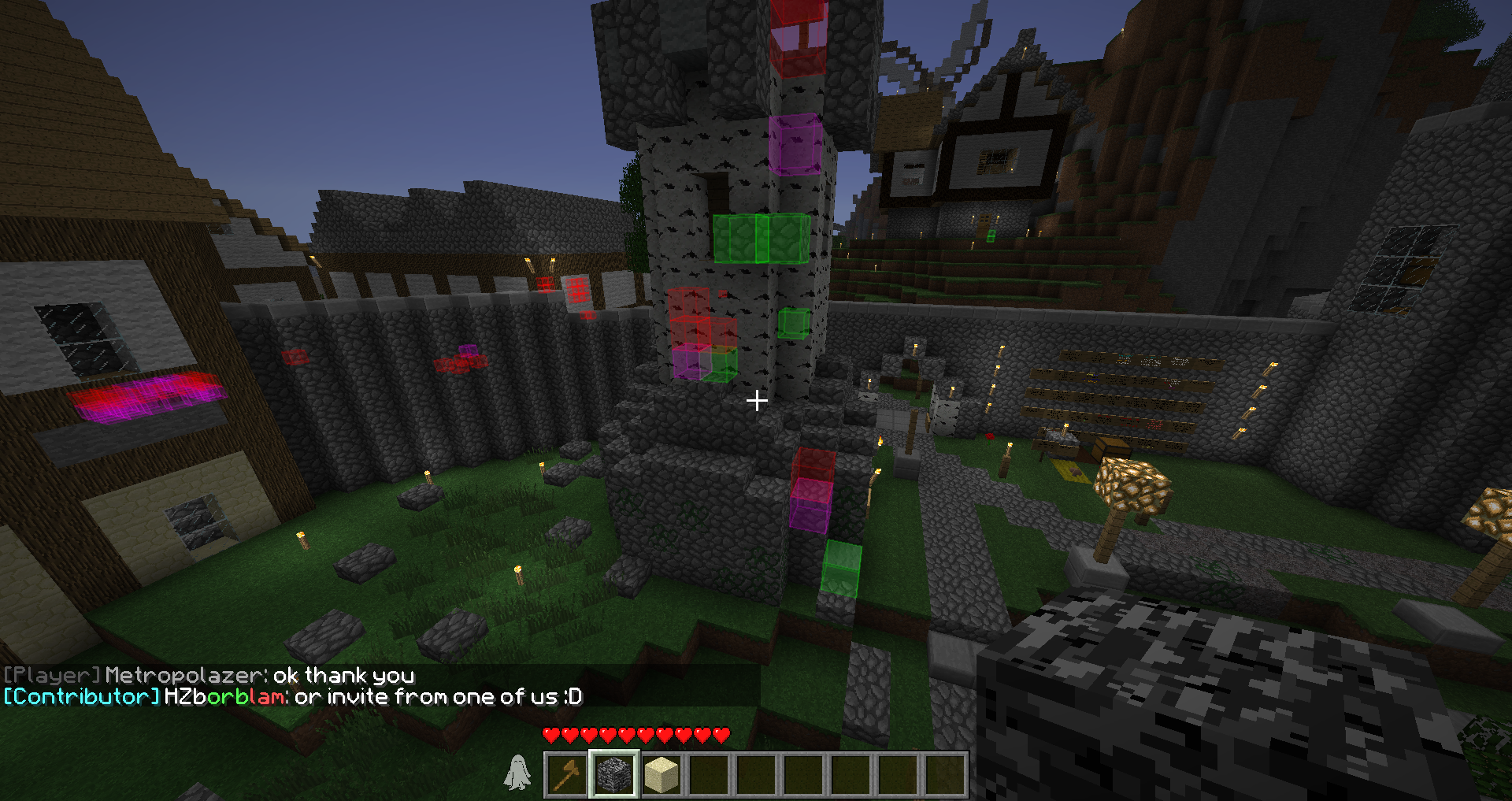Image resolution: width=1512 pixels, height=801 pixels.
Task: Pick the pale sandstone block slot
Action: pos(661,775)
